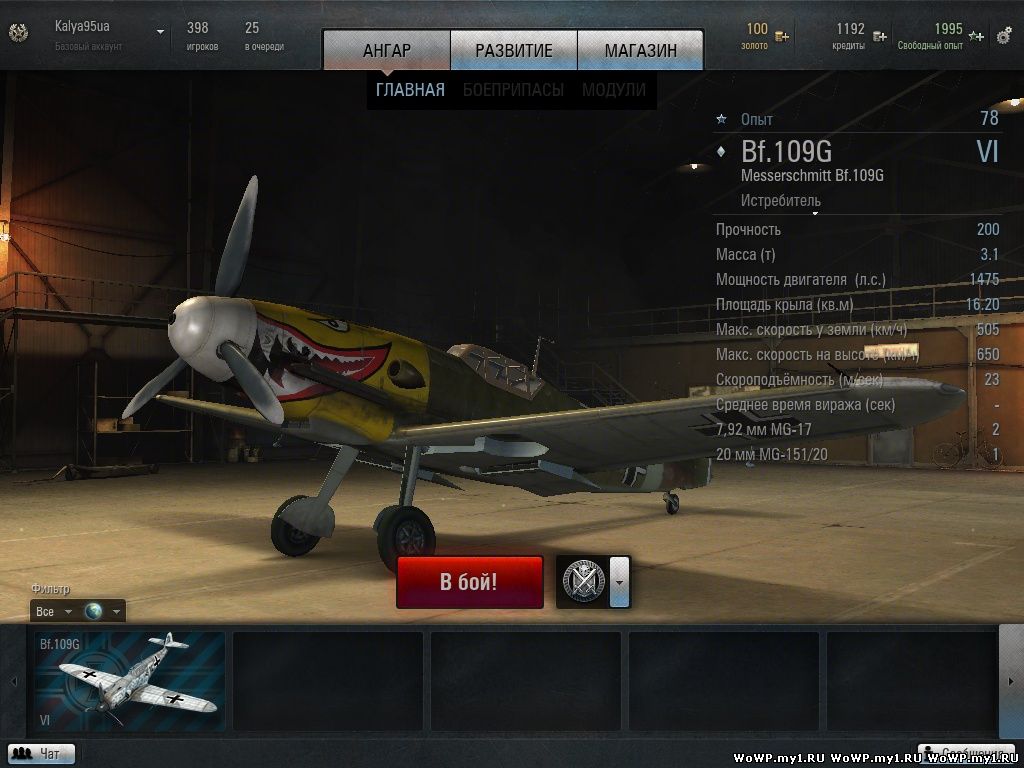This screenshot has height=768, width=1024.
Task: Select the Bf.109G plane in the carousel
Action: [129, 680]
